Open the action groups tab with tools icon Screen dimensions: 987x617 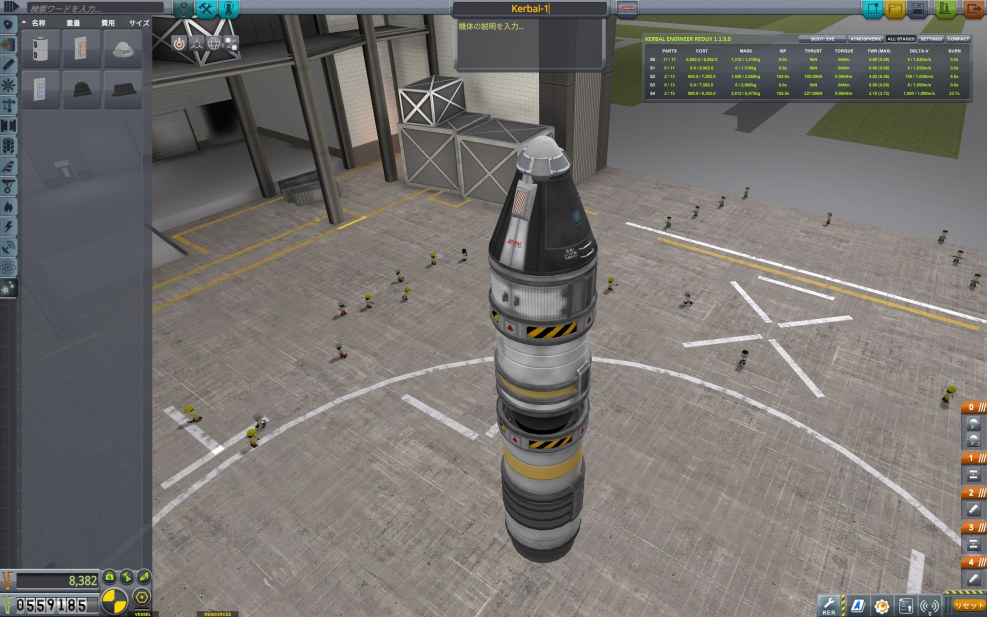point(207,9)
